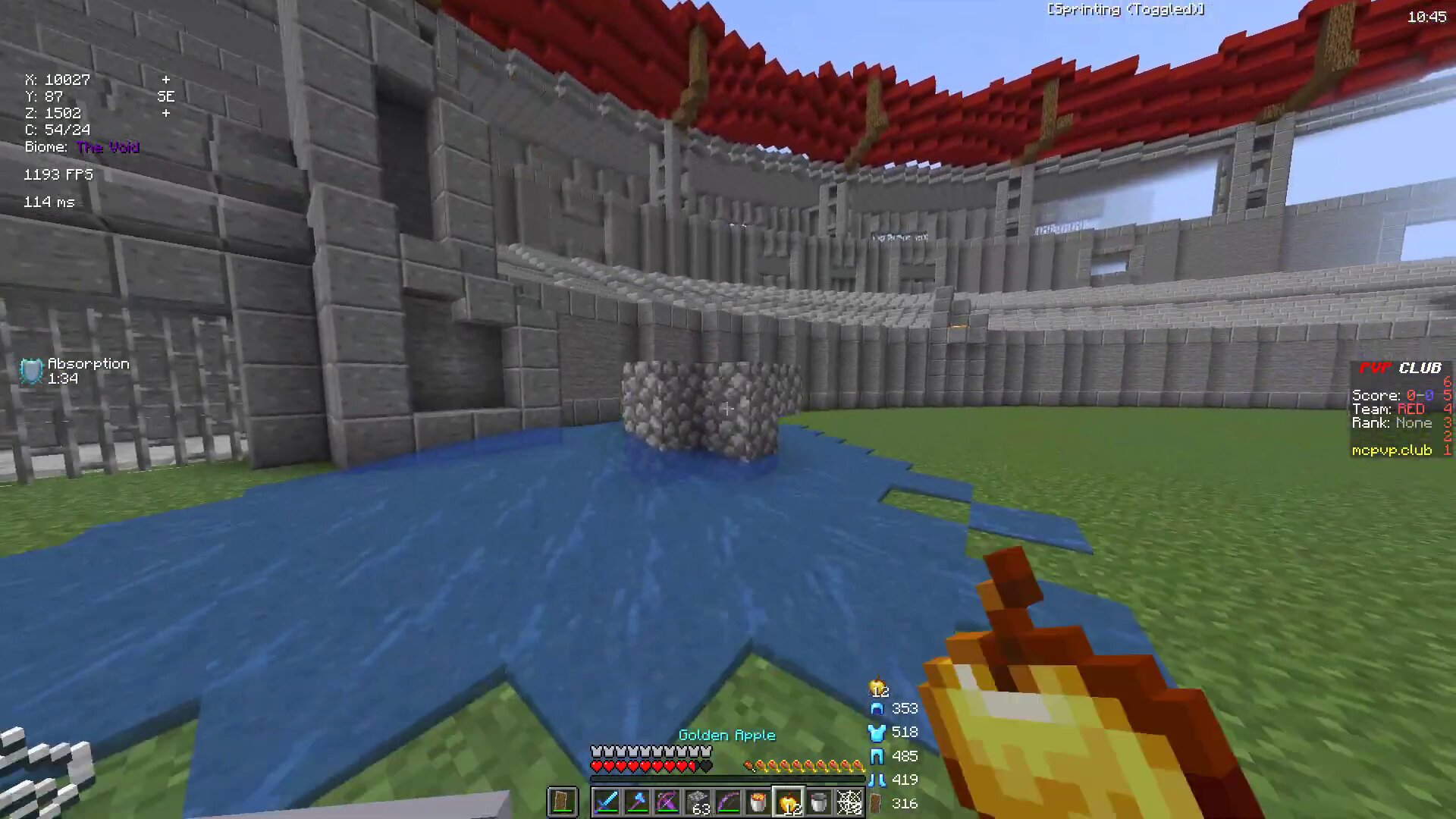Select the diamond axe hotbar slot
This screenshot has height=819, width=1456.
click(637, 802)
